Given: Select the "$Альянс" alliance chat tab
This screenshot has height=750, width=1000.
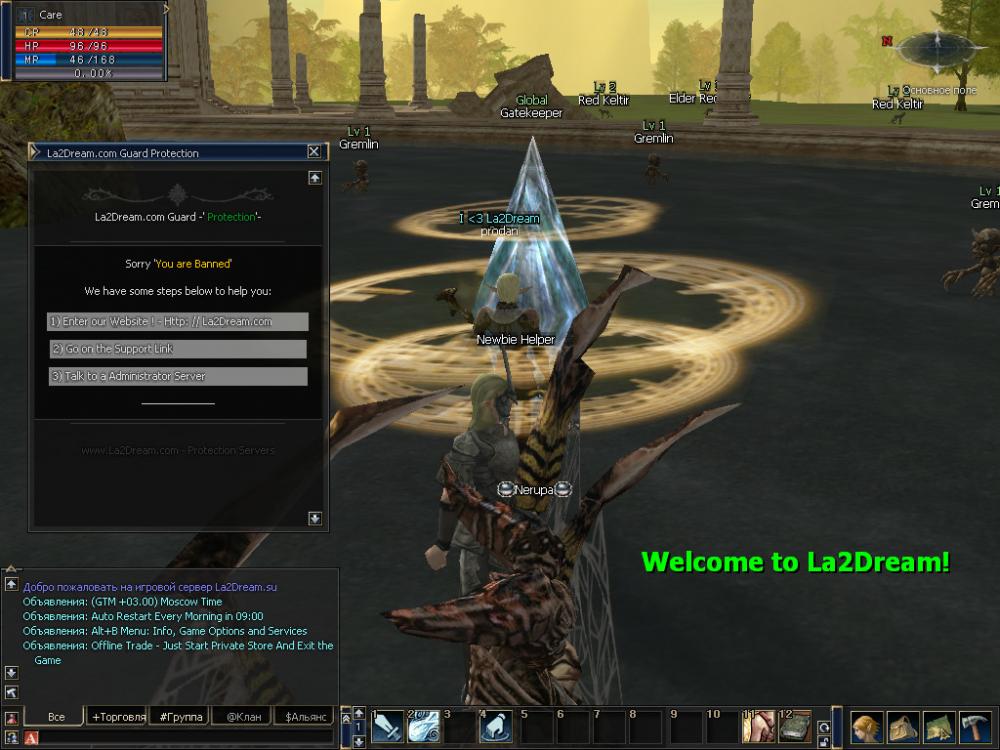Looking at the screenshot, I should pos(304,717).
